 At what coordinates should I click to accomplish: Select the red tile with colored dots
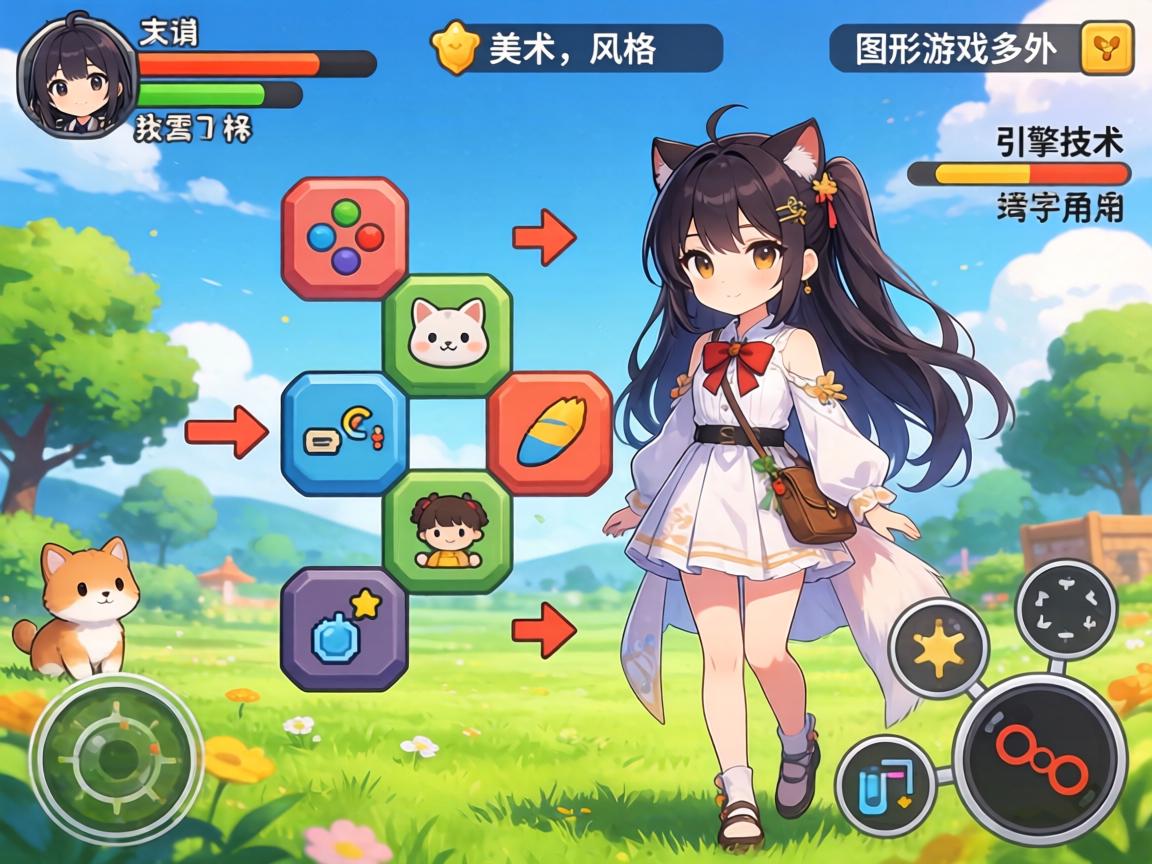[345, 238]
